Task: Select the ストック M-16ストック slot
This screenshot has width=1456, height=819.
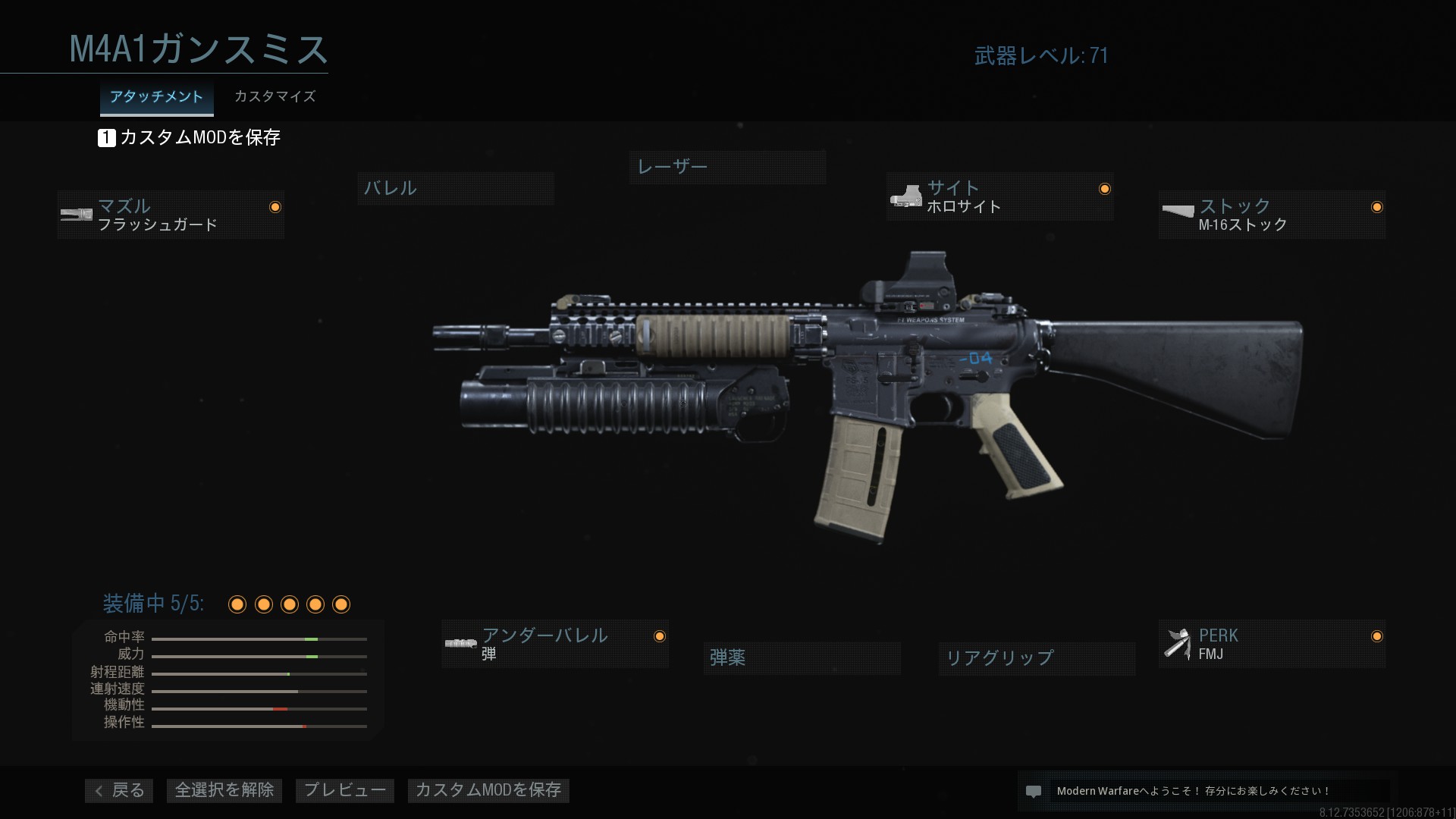Action: coord(1272,215)
